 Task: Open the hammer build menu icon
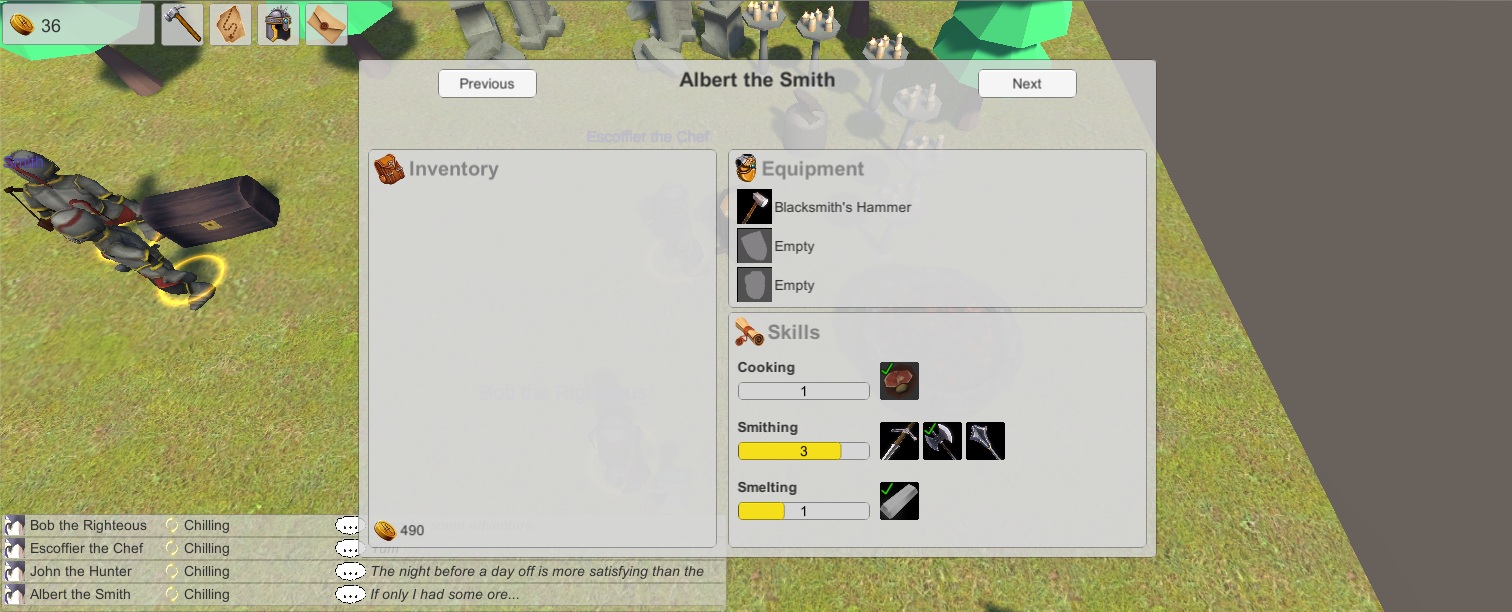[x=183, y=24]
